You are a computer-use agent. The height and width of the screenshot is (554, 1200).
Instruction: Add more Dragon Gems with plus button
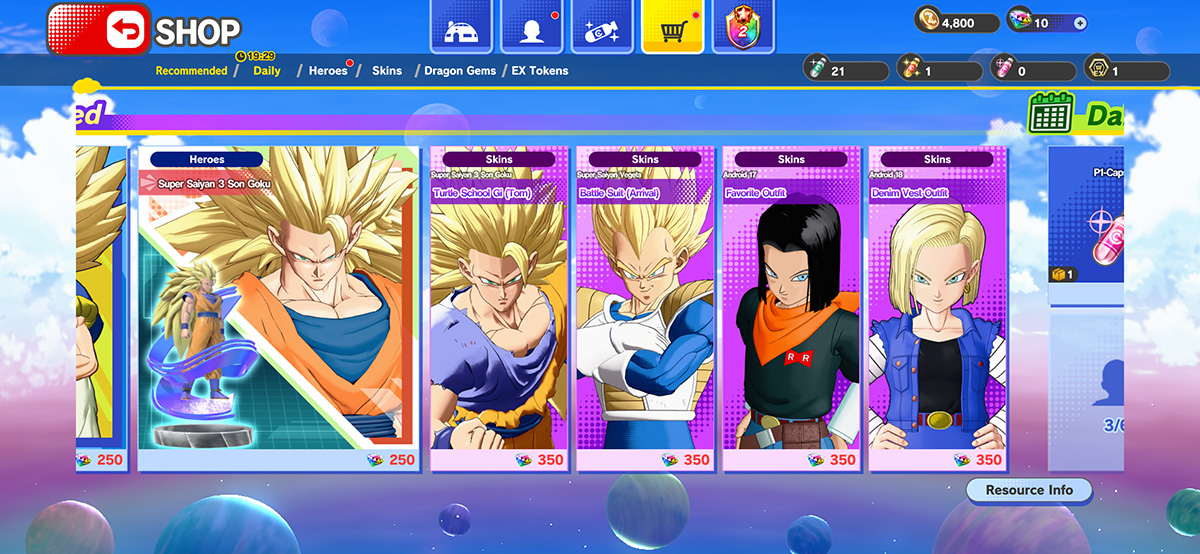[x=1079, y=23]
